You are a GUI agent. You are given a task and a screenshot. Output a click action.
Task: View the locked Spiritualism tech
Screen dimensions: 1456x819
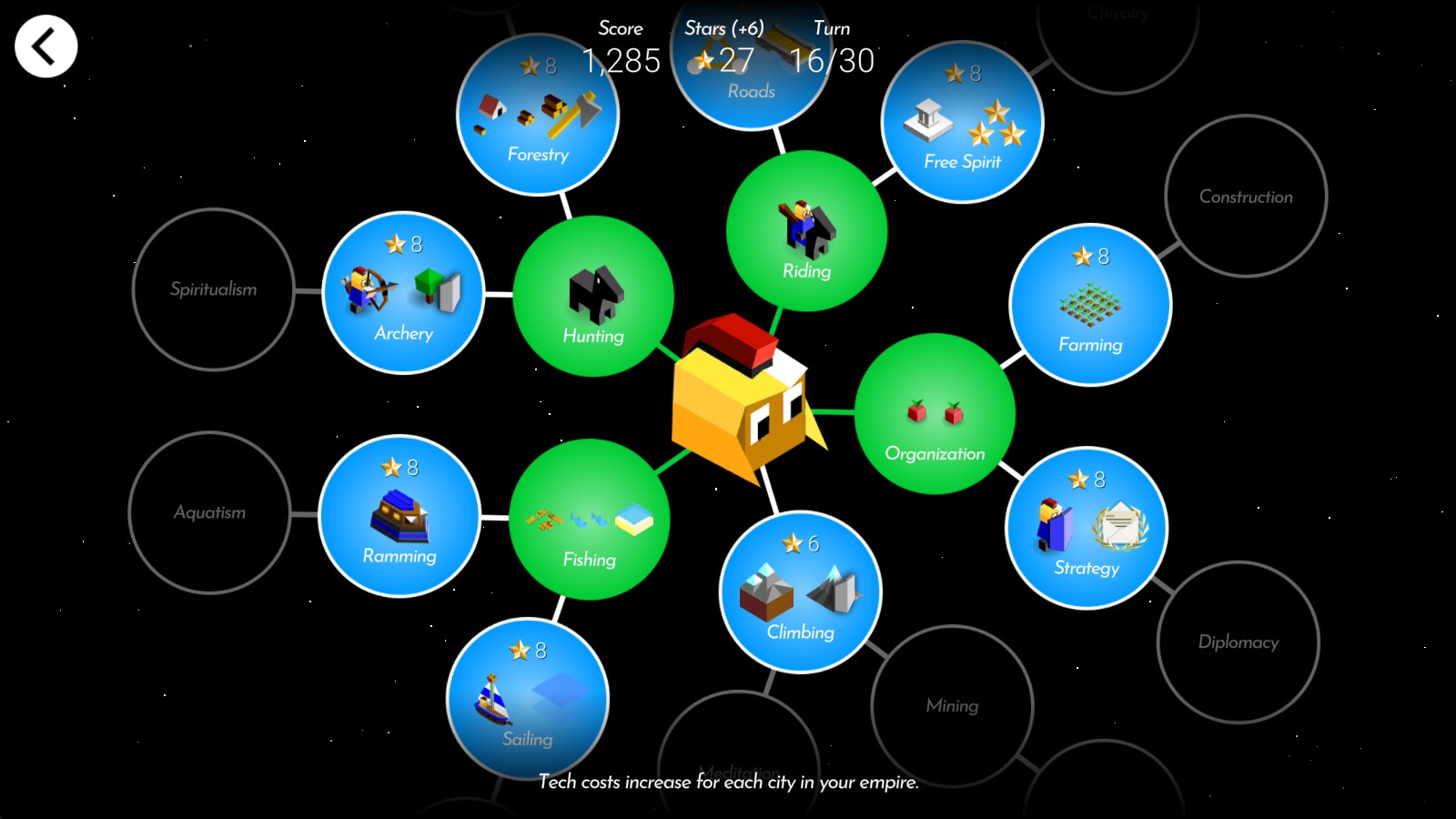[x=213, y=289]
